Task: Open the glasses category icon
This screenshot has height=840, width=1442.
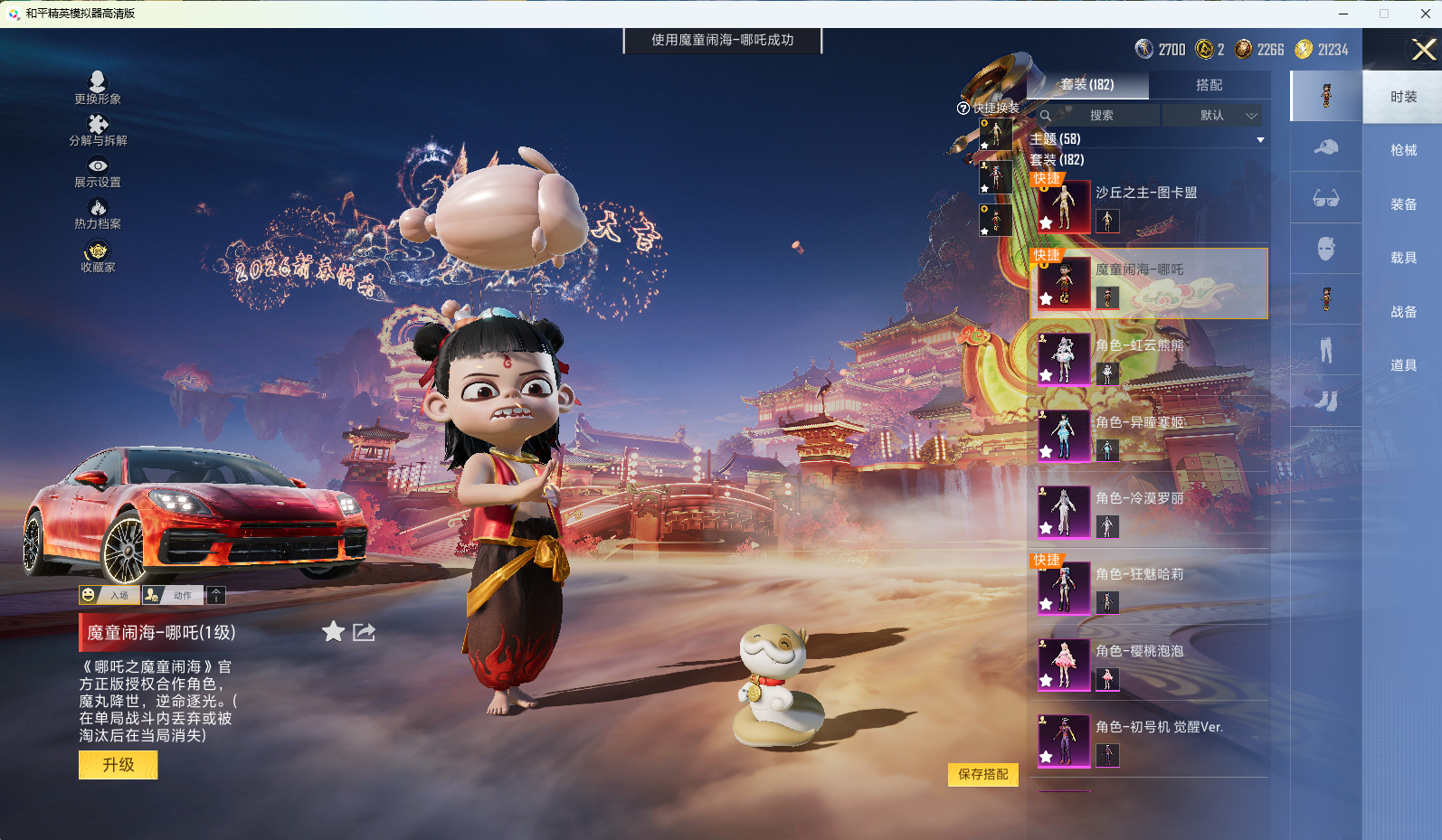Action: pyautogui.click(x=1325, y=197)
